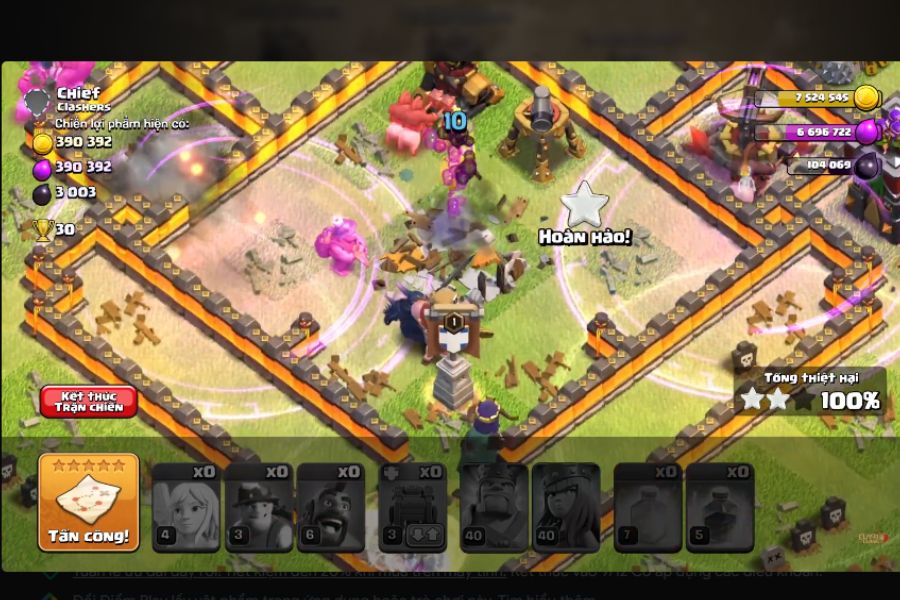Tap the Tấn công! map button

point(89,503)
